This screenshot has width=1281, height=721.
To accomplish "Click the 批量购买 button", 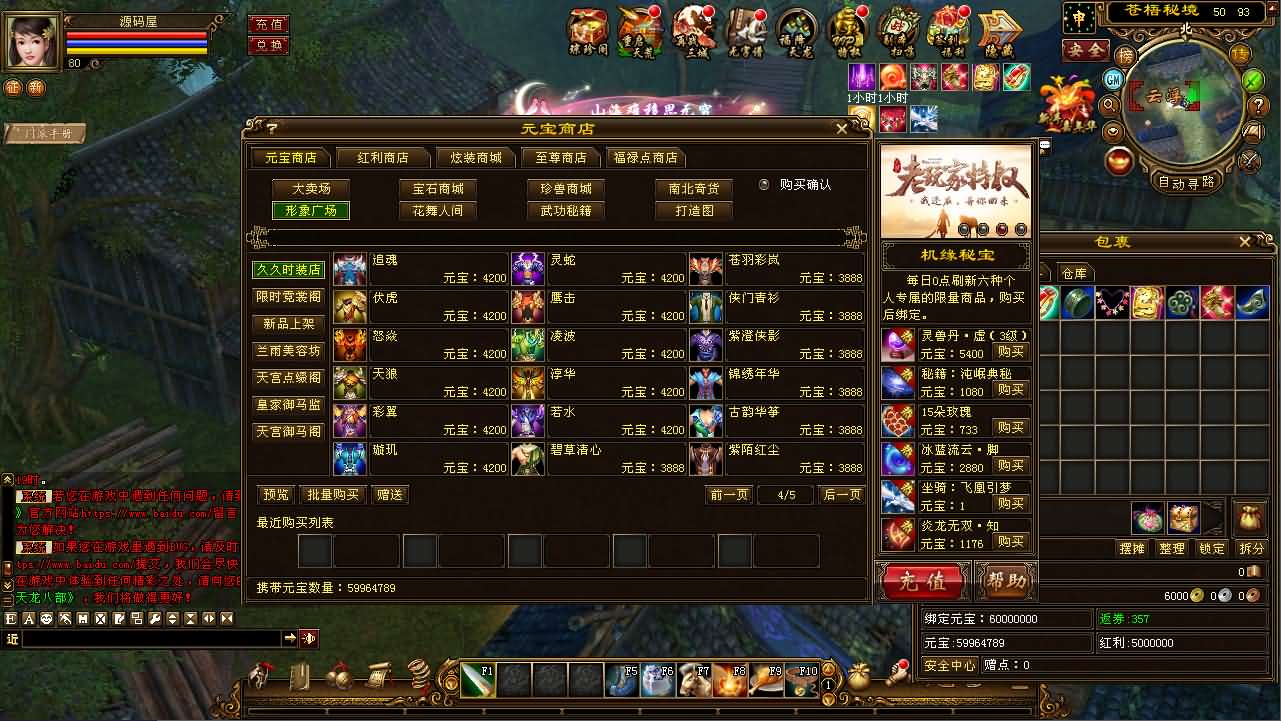I will pyautogui.click(x=333, y=495).
